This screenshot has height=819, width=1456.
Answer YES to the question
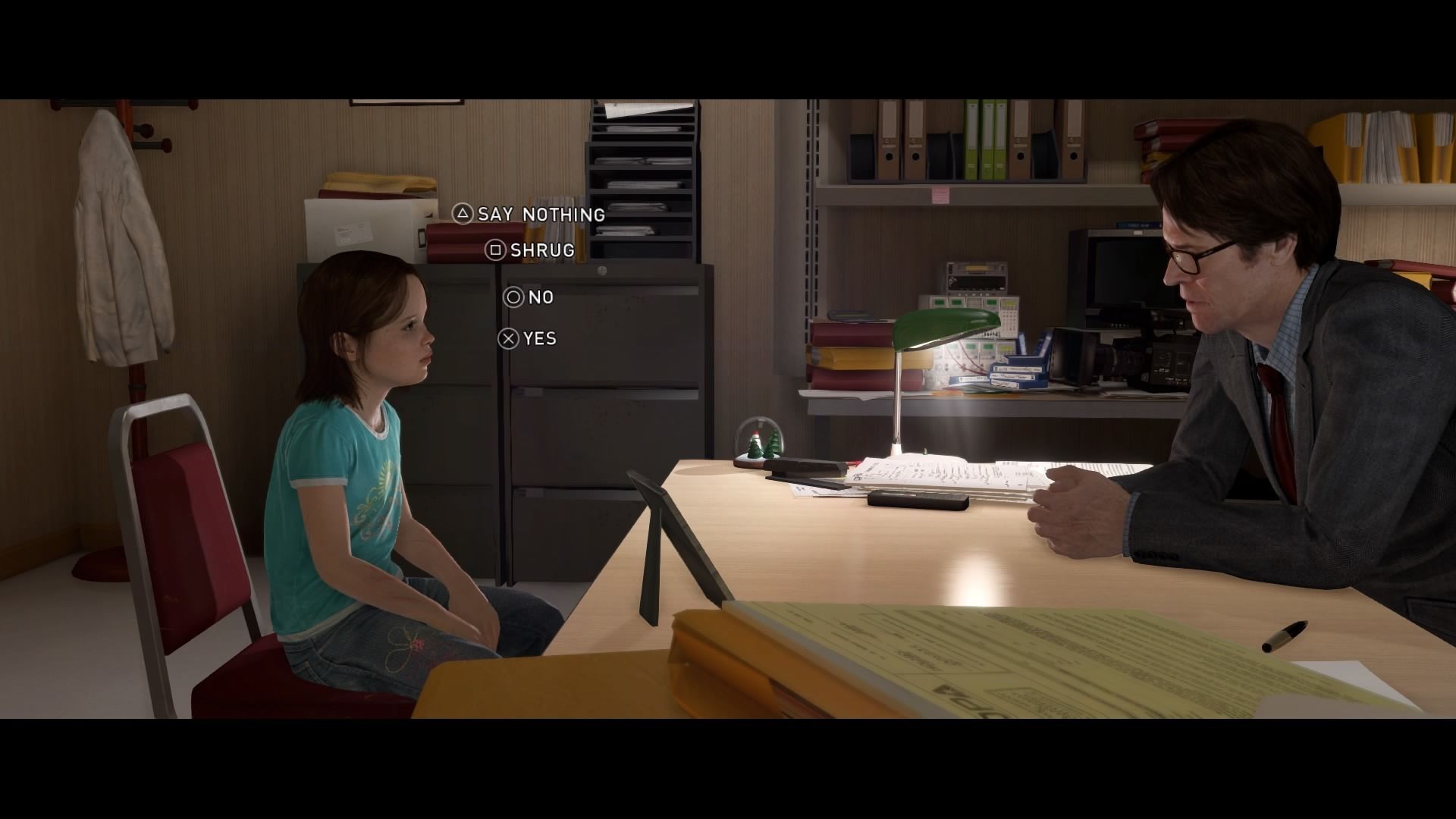540,338
